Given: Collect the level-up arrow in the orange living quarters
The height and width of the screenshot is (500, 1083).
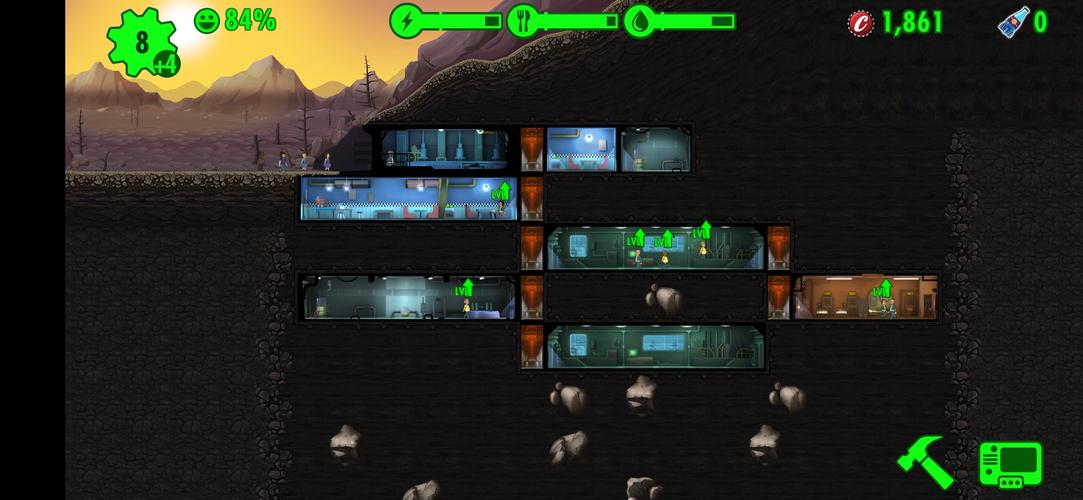Looking at the screenshot, I should click(882, 290).
